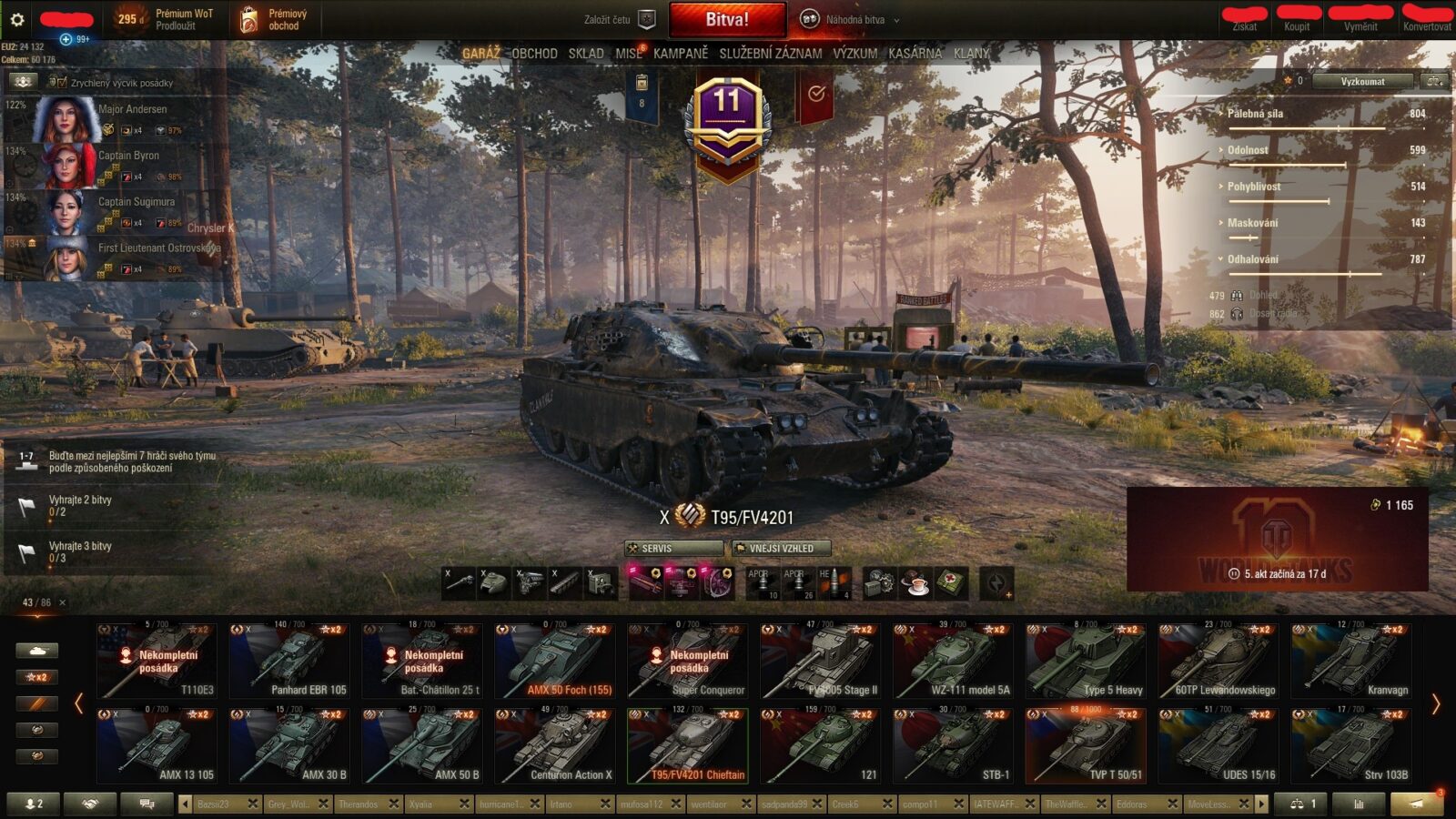Click the Vyzkoumat research button
Image resolution: width=1456 pixels, height=819 pixels.
[1361, 82]
